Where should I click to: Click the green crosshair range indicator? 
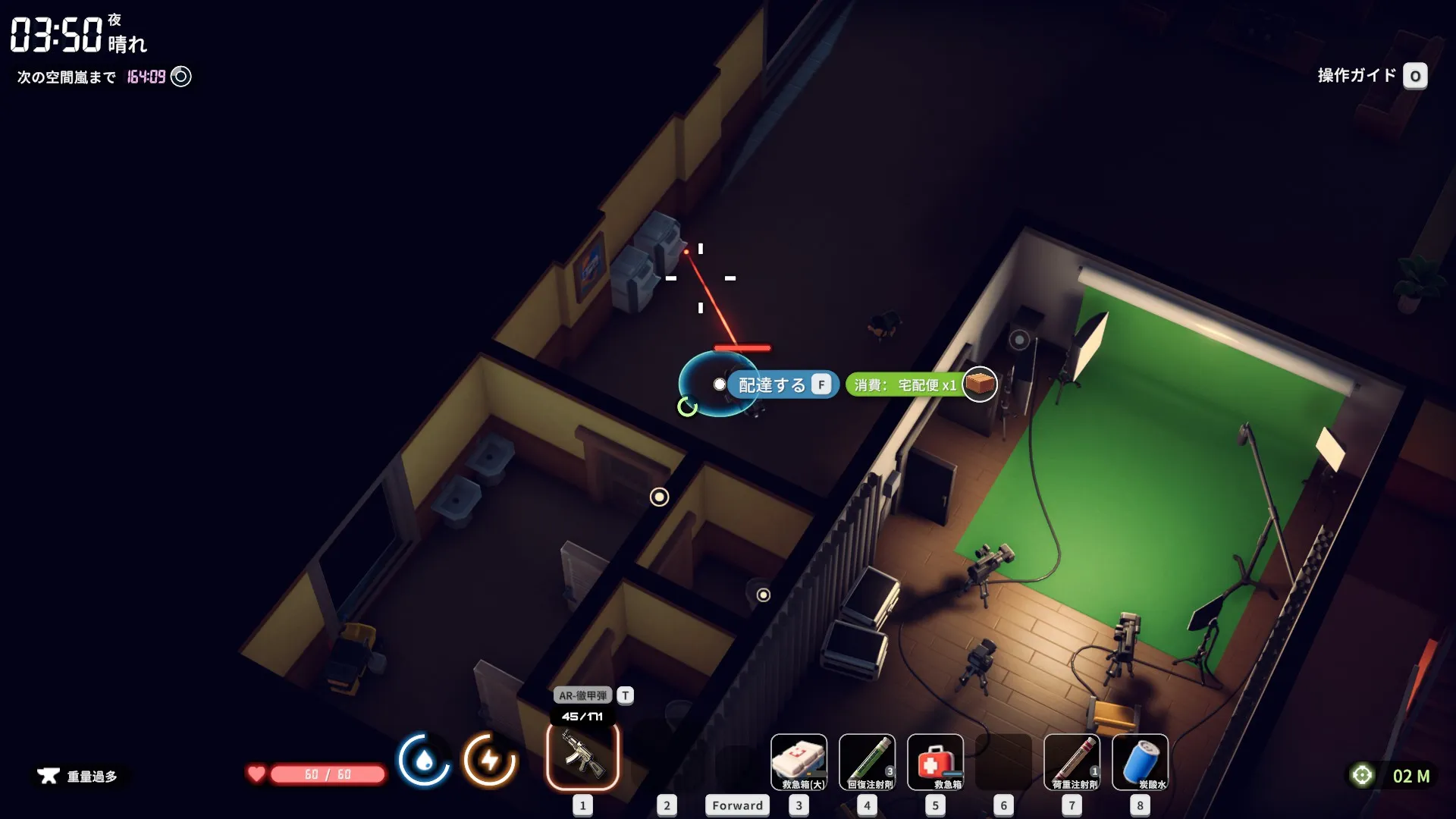1362,775
